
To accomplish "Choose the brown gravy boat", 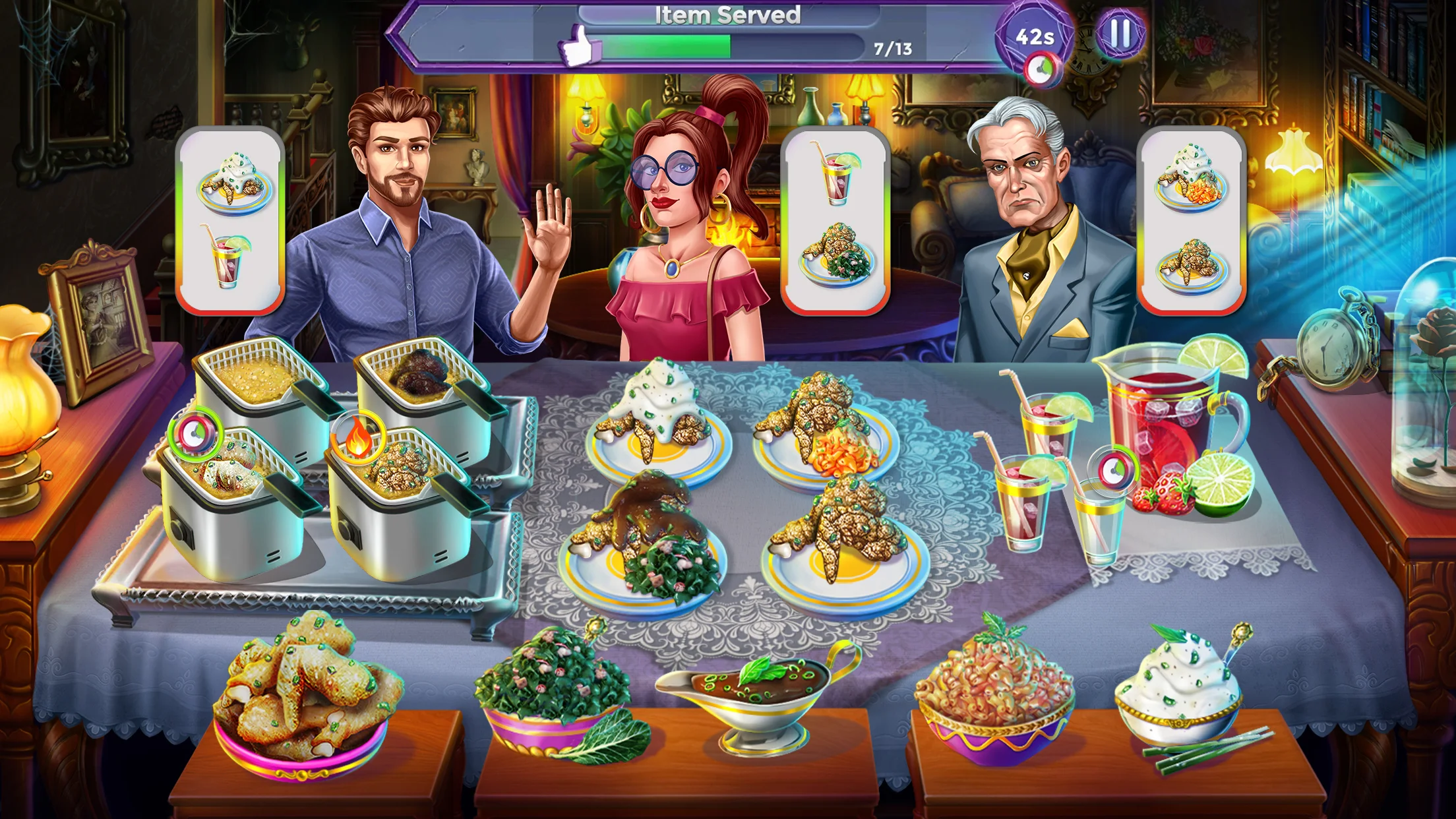I will pyautogui.click(x=758, y=692).
